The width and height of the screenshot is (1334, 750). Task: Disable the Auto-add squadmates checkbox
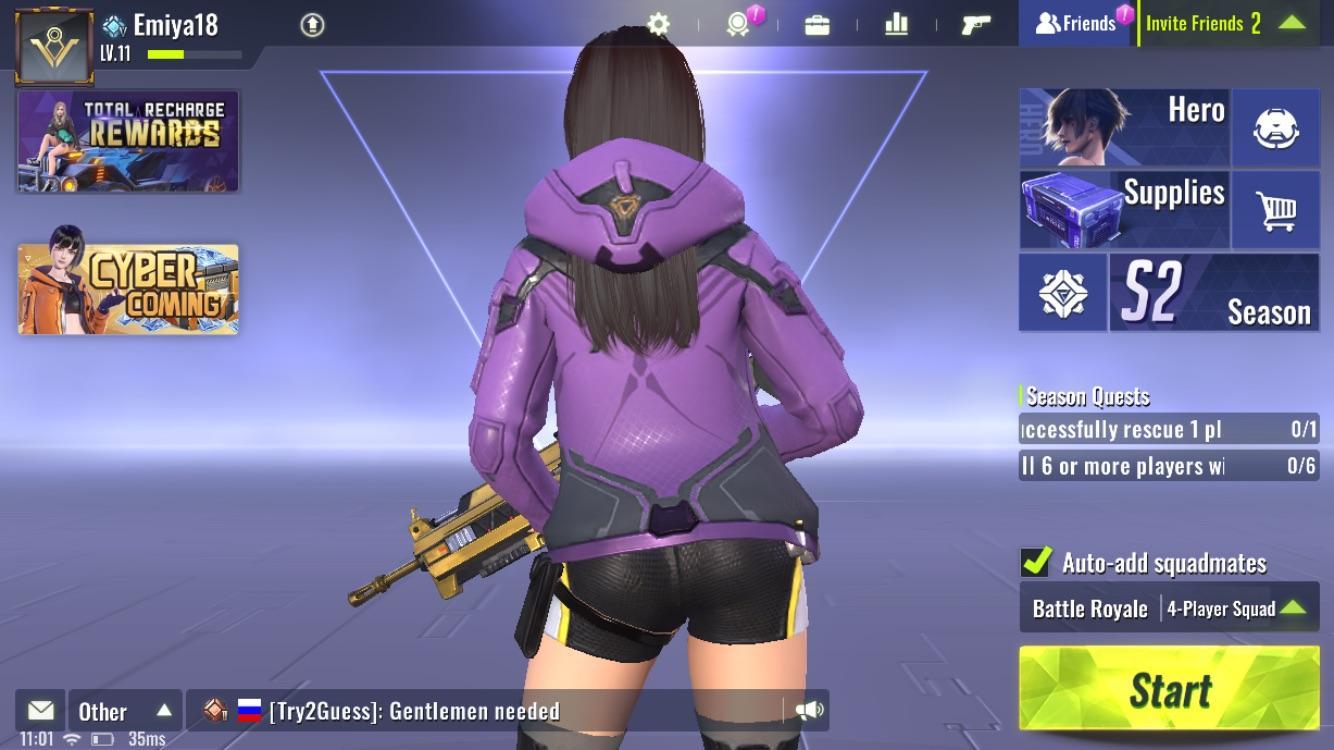tap(1036, 560)
